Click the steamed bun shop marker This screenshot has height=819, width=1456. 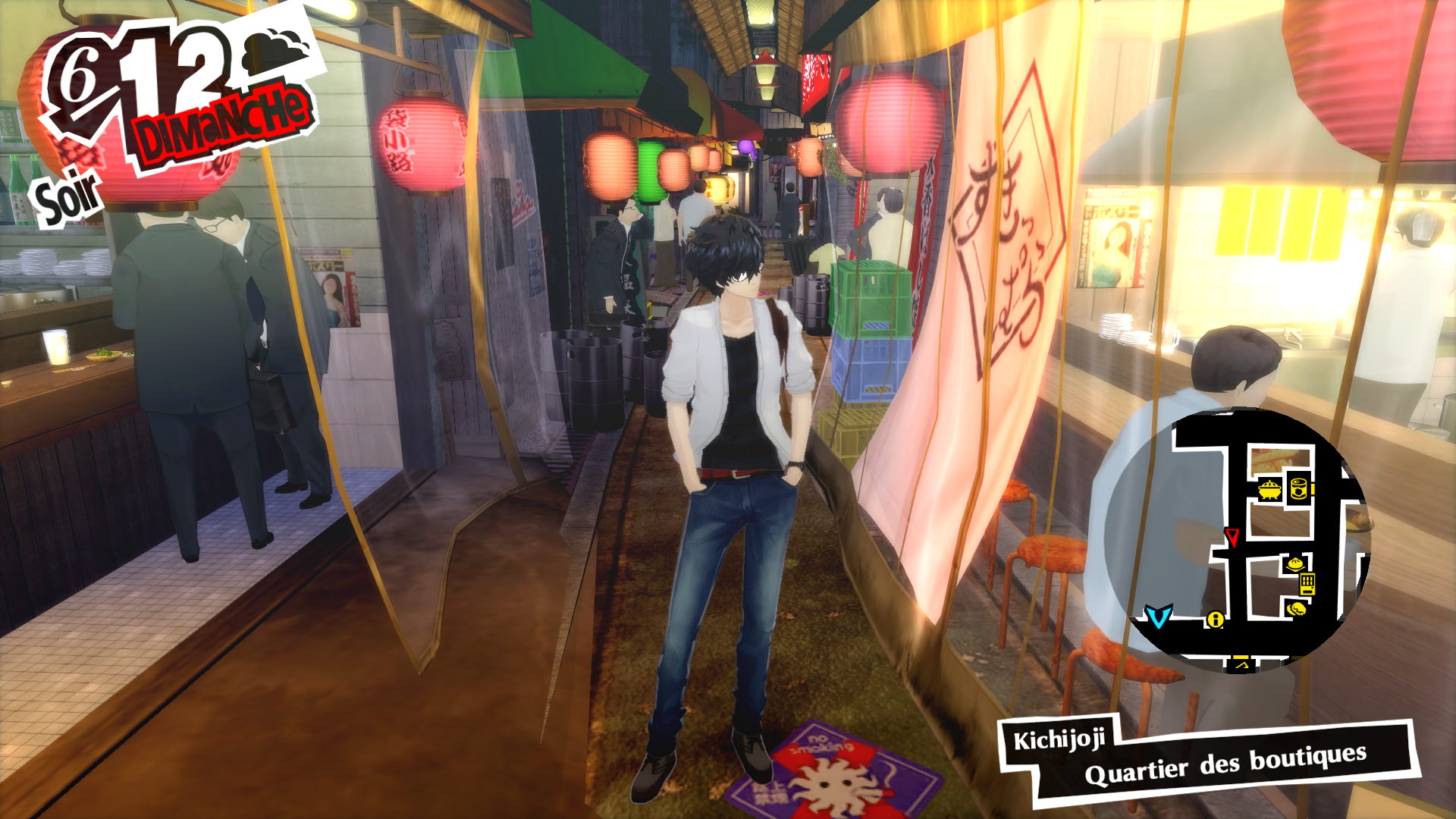click(1294, 563)
